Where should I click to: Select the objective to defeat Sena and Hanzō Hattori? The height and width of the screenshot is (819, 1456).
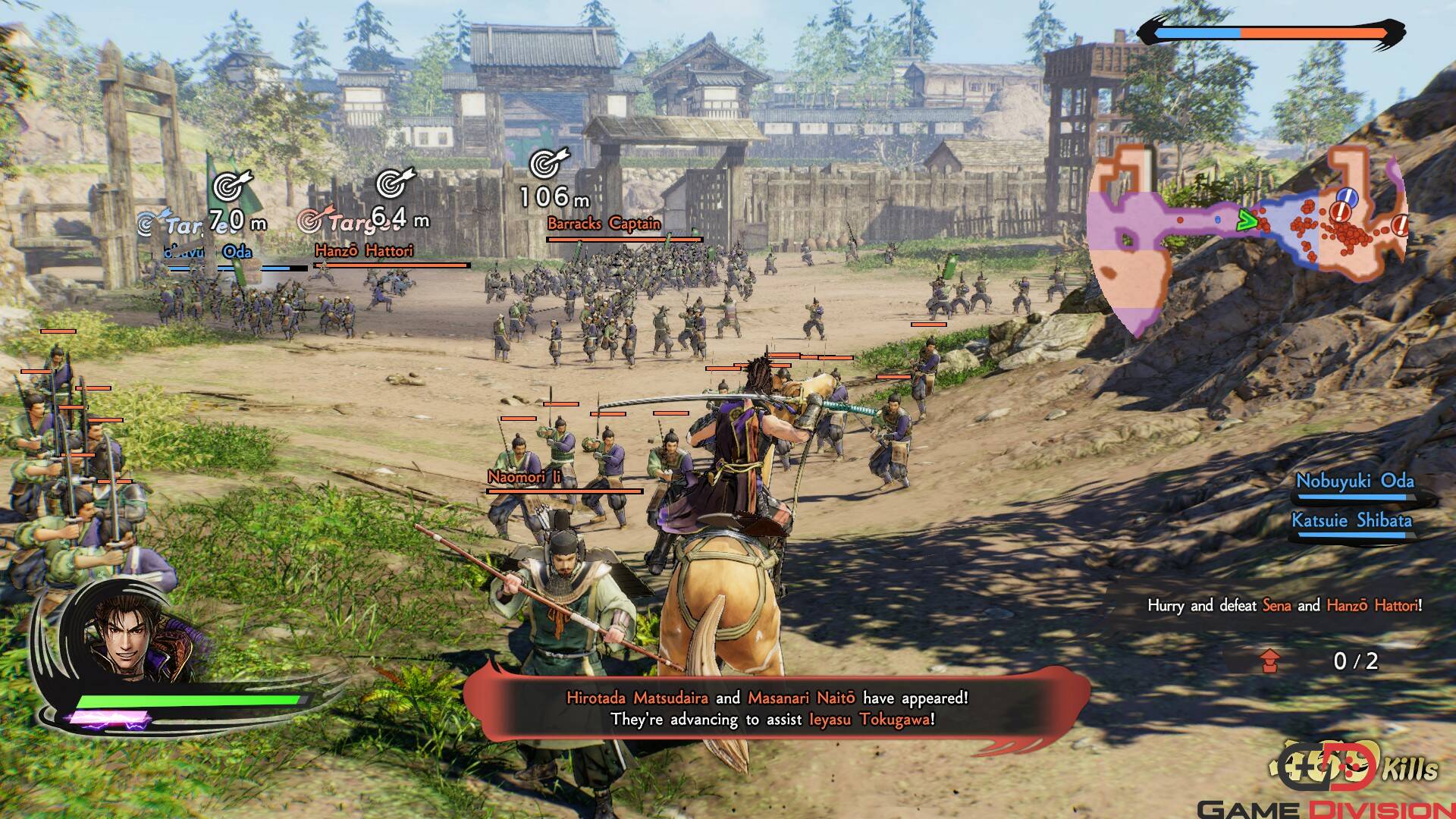(1284, 606)
